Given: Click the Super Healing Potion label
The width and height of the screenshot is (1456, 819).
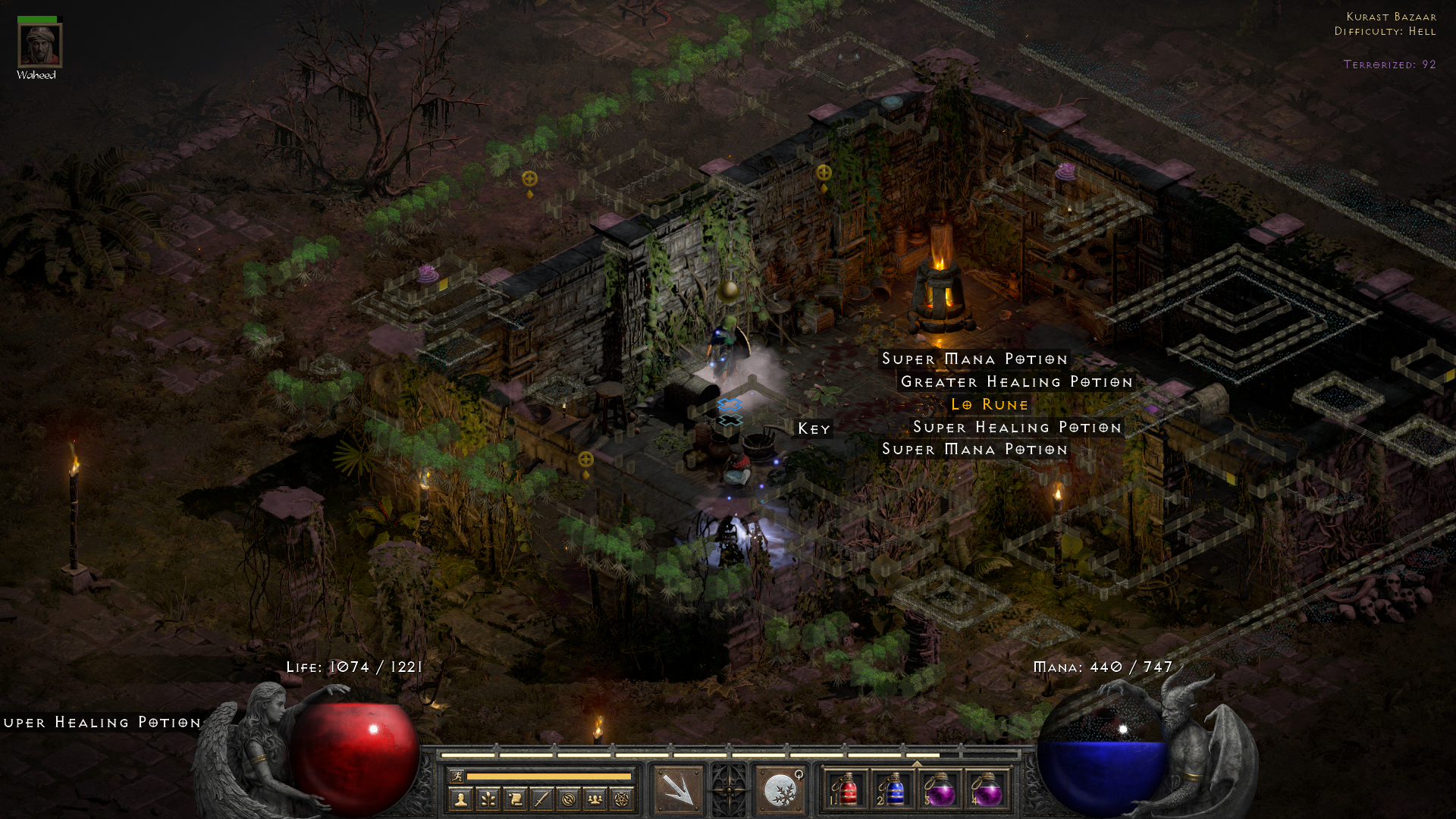Looking at the screenshot, I should coord(1017,427).
